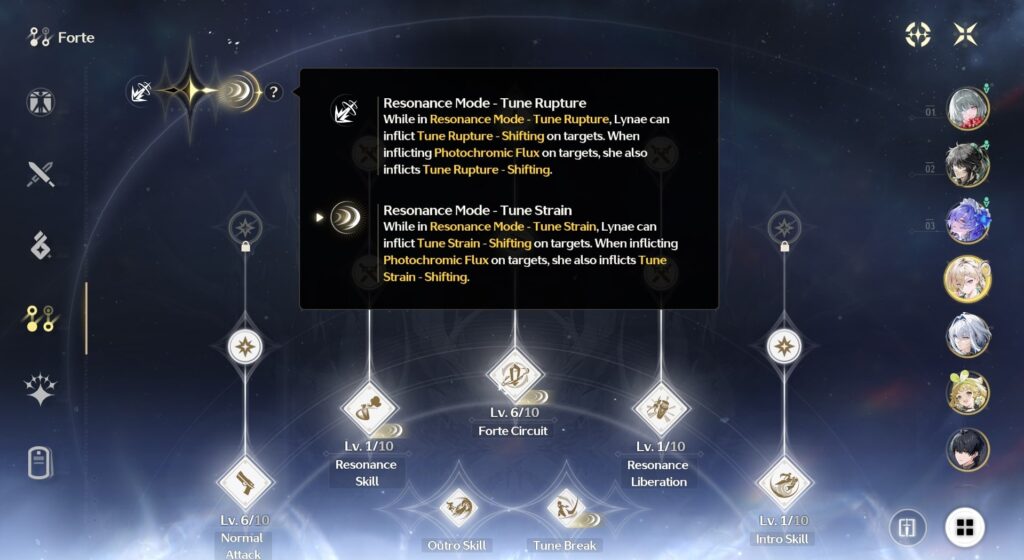Select the Outro Skill node
Screen dimensions: 1024x560
[459, 507]
